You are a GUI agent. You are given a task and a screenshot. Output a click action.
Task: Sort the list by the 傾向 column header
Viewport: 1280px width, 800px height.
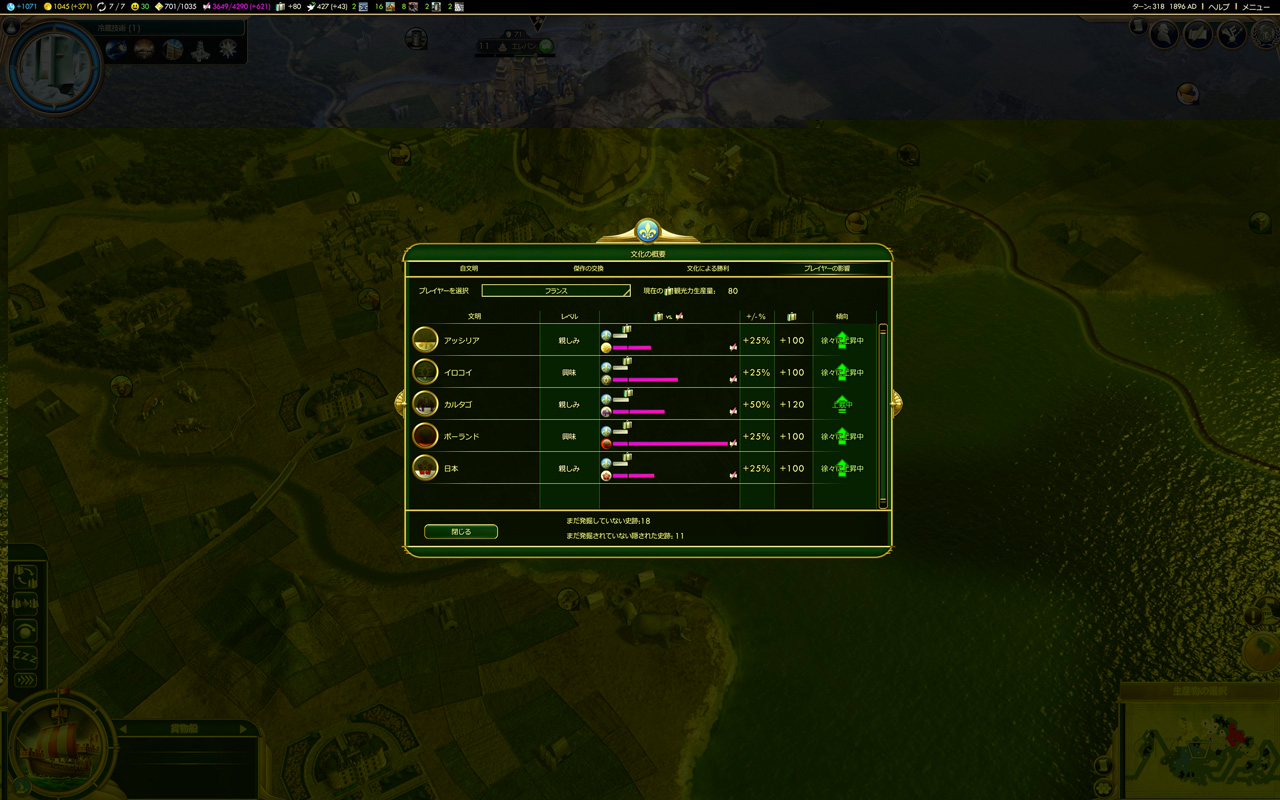841,316
